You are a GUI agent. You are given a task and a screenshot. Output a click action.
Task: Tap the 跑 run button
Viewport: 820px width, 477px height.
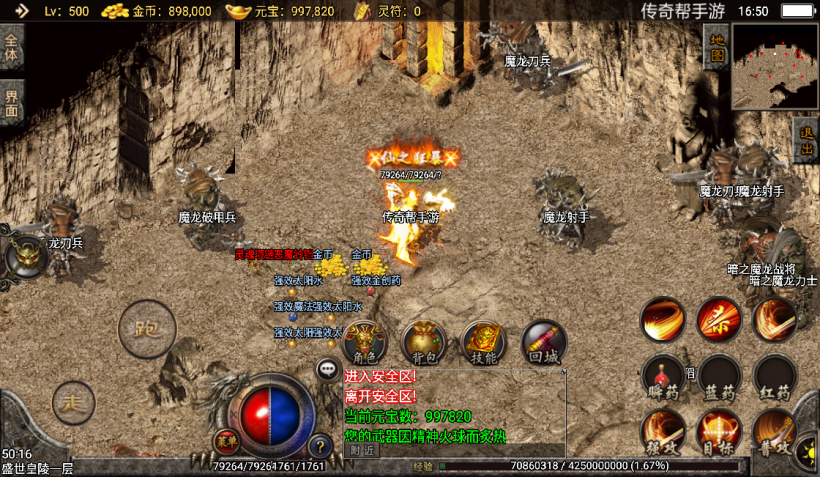(147, 329)
